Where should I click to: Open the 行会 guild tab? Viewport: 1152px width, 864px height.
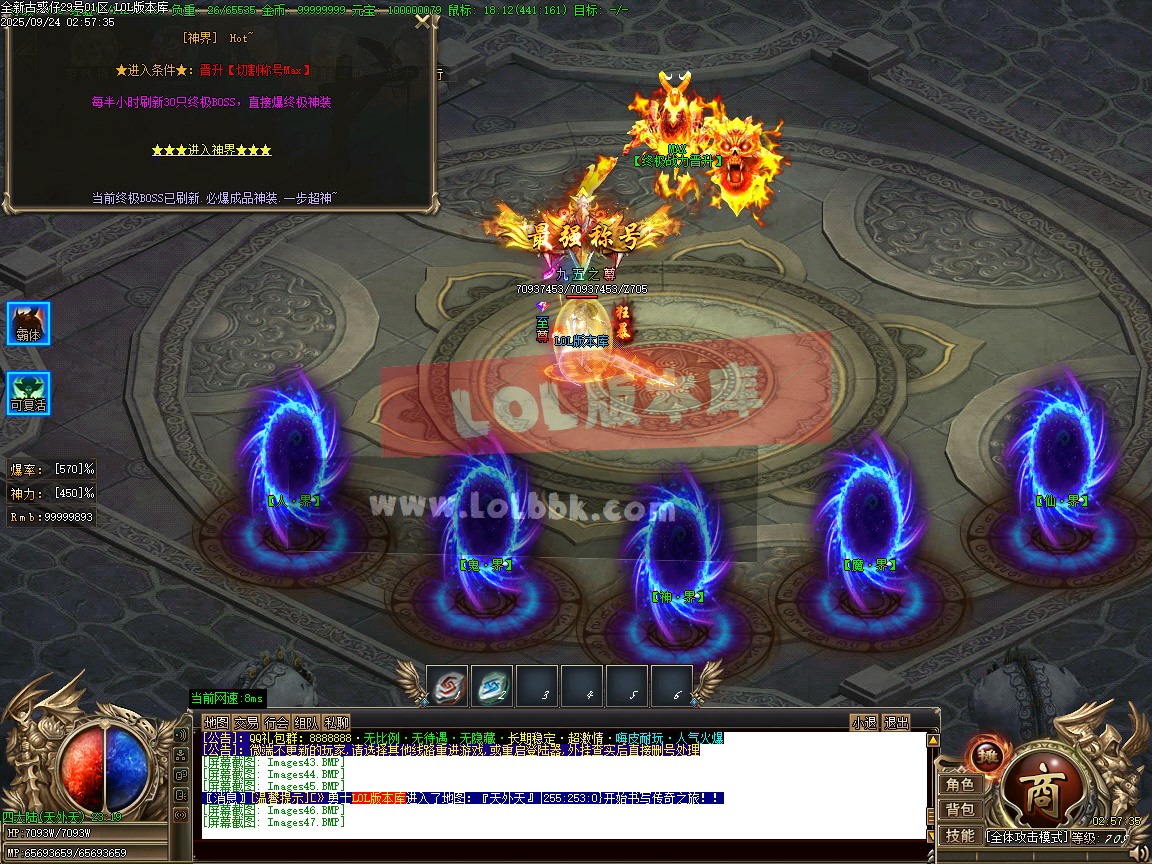coord(276,722)
